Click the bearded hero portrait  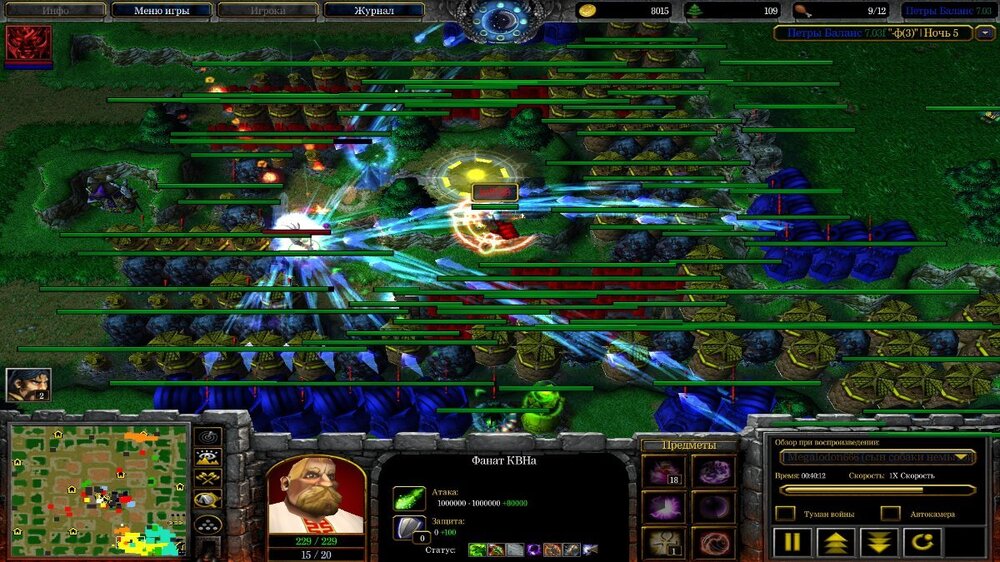click(x=315, y=496)
